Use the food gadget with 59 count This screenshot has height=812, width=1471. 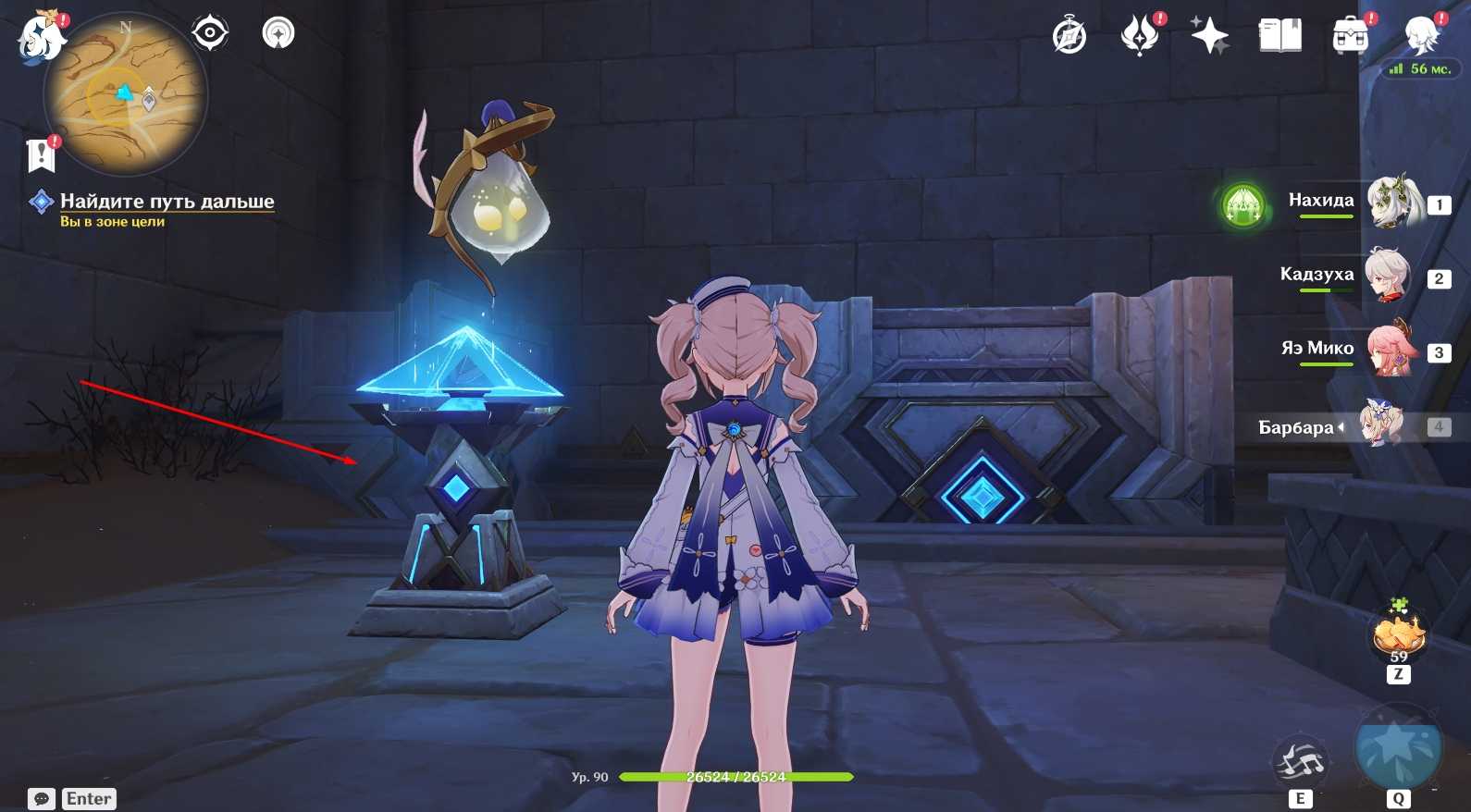pos(1398,636)
